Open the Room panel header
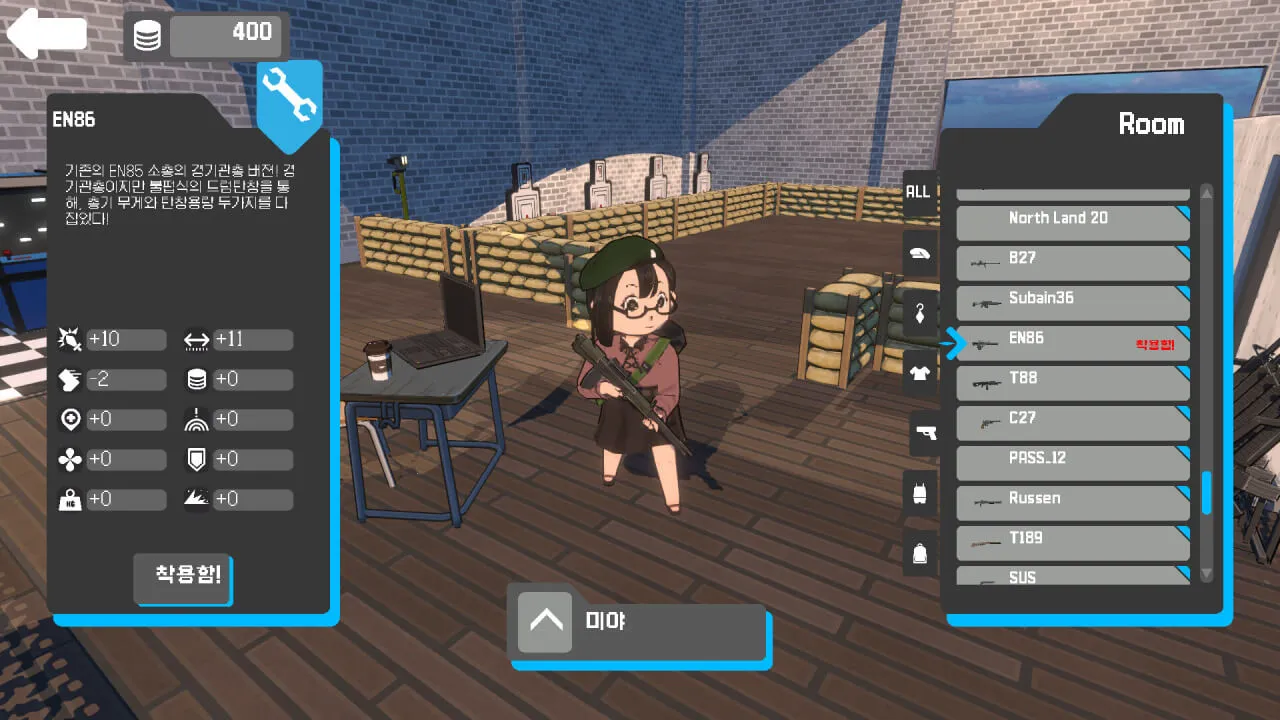The height and width of the screenshot is (720, 1280). coord(1151,124)
